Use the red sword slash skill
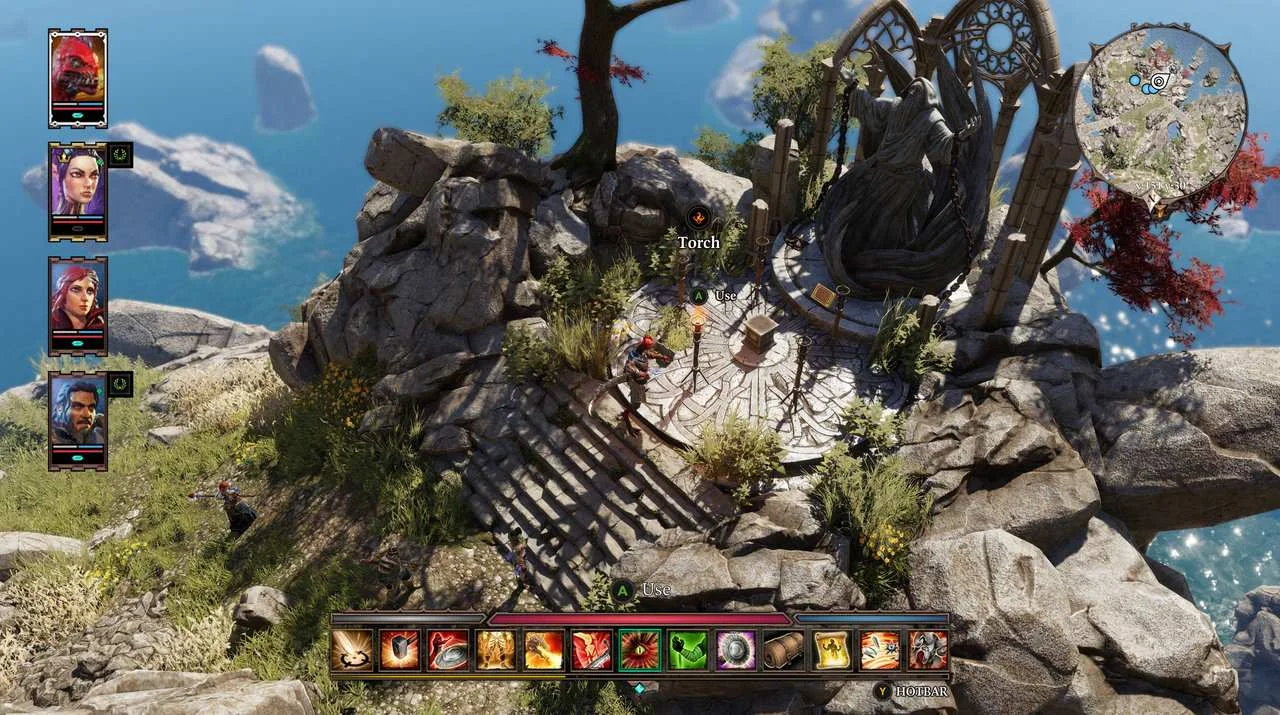This screenshot has width=1280, height=715. (592, 650)
